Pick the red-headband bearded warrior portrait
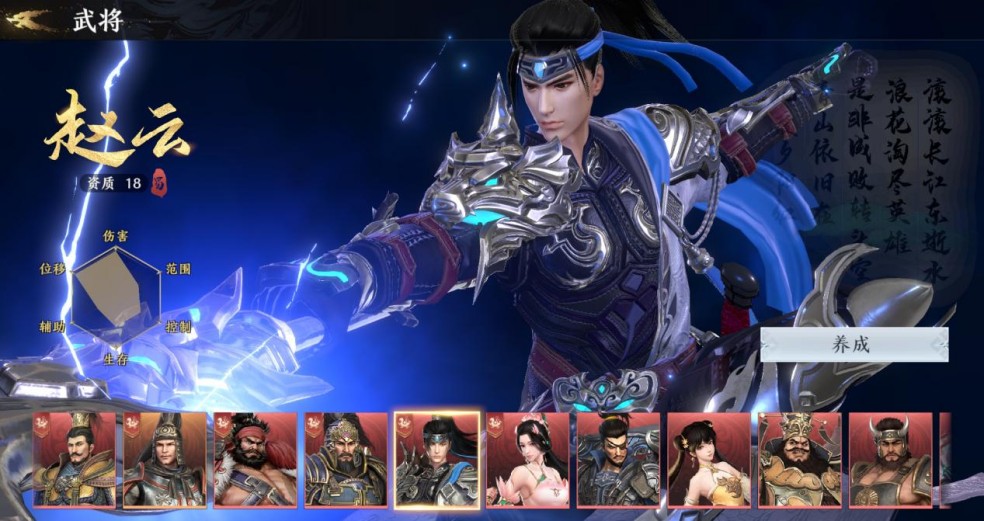 (x=255, y=460)
